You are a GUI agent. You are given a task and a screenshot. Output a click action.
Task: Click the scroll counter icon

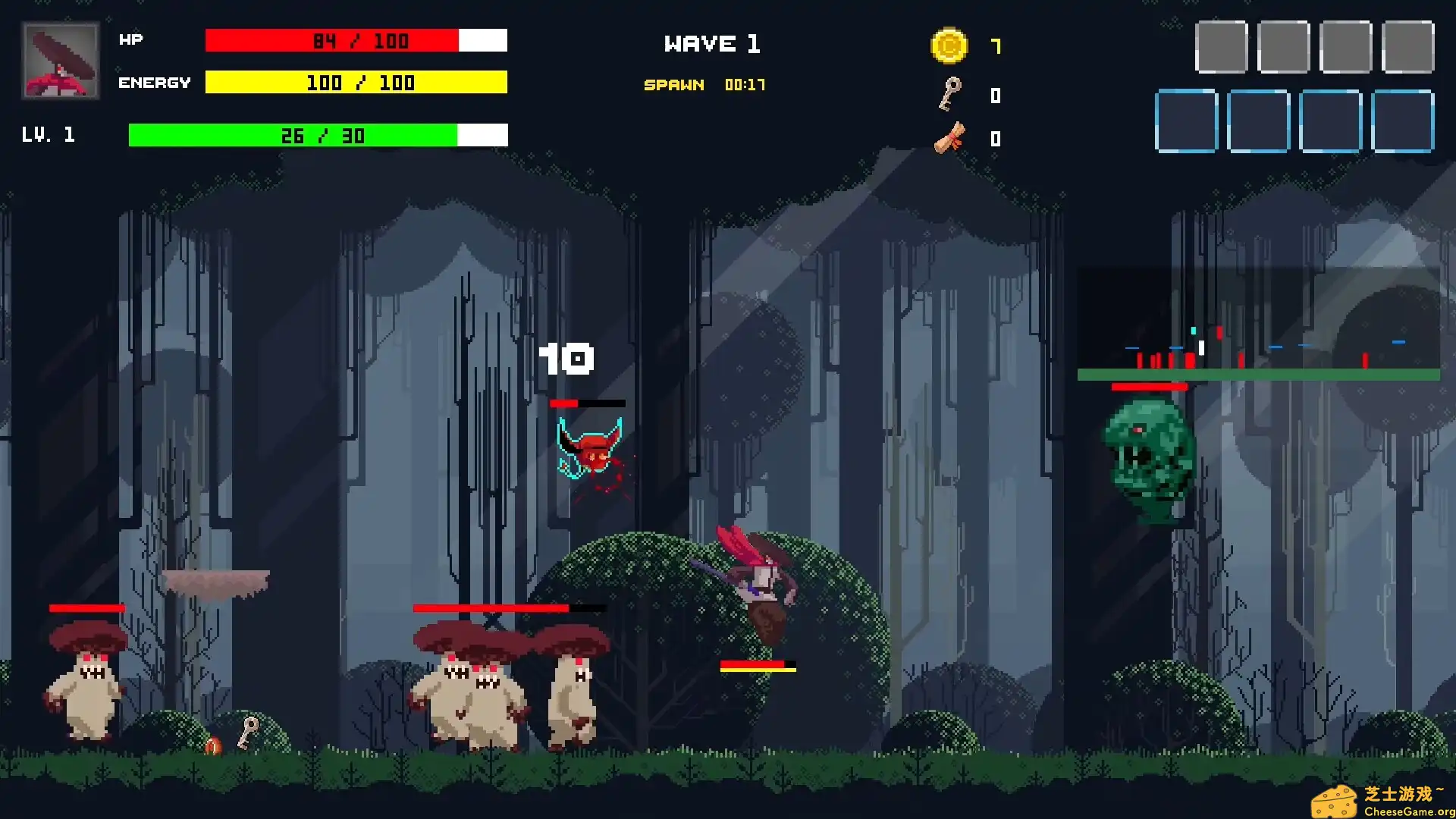point(949,138)
